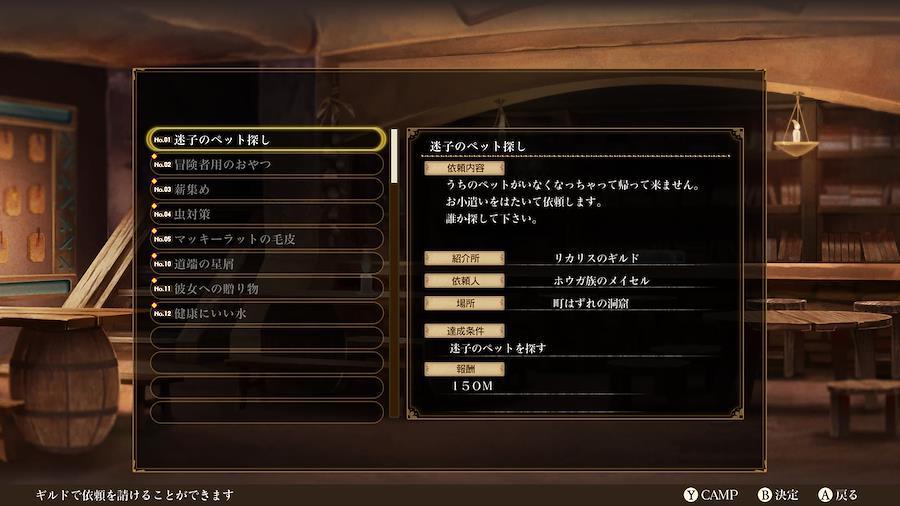Choose the 冒険者用のおやつ quest
Screen dimensions: 900x506
[x=266, y=164]
